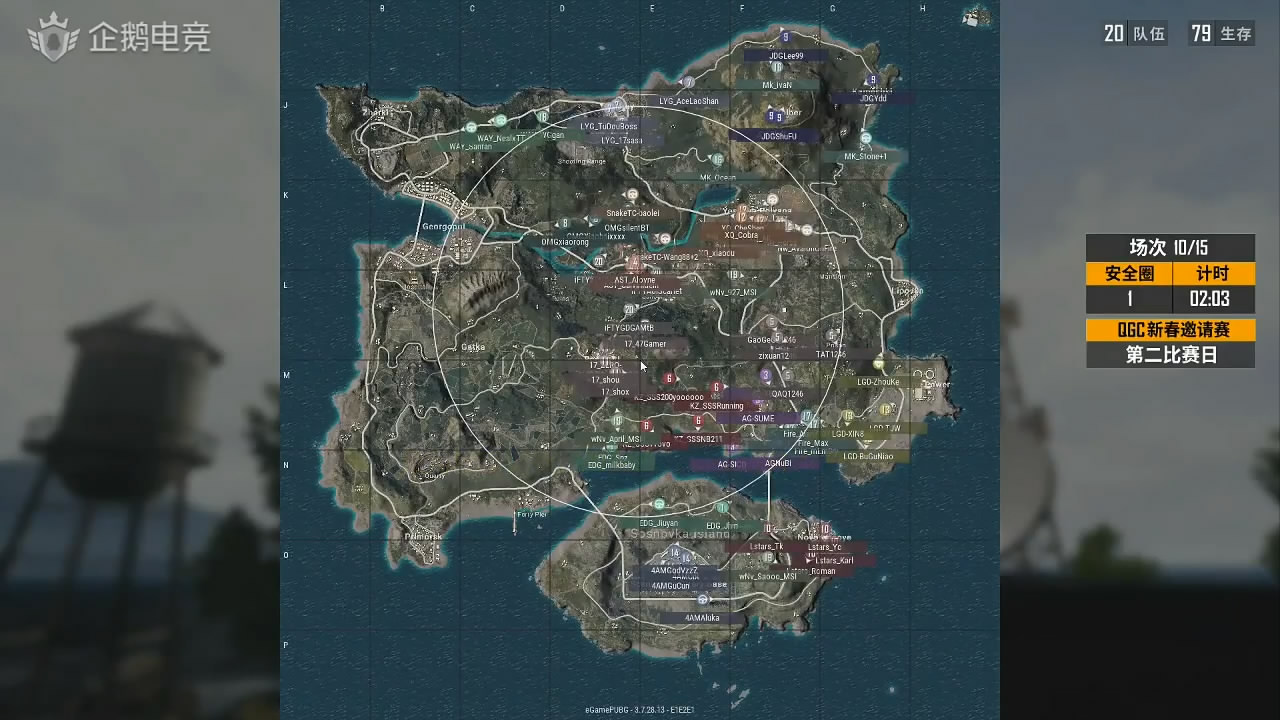
Task: Click the number 9 marker beside JDGYdd
Action: pos(873,80)
